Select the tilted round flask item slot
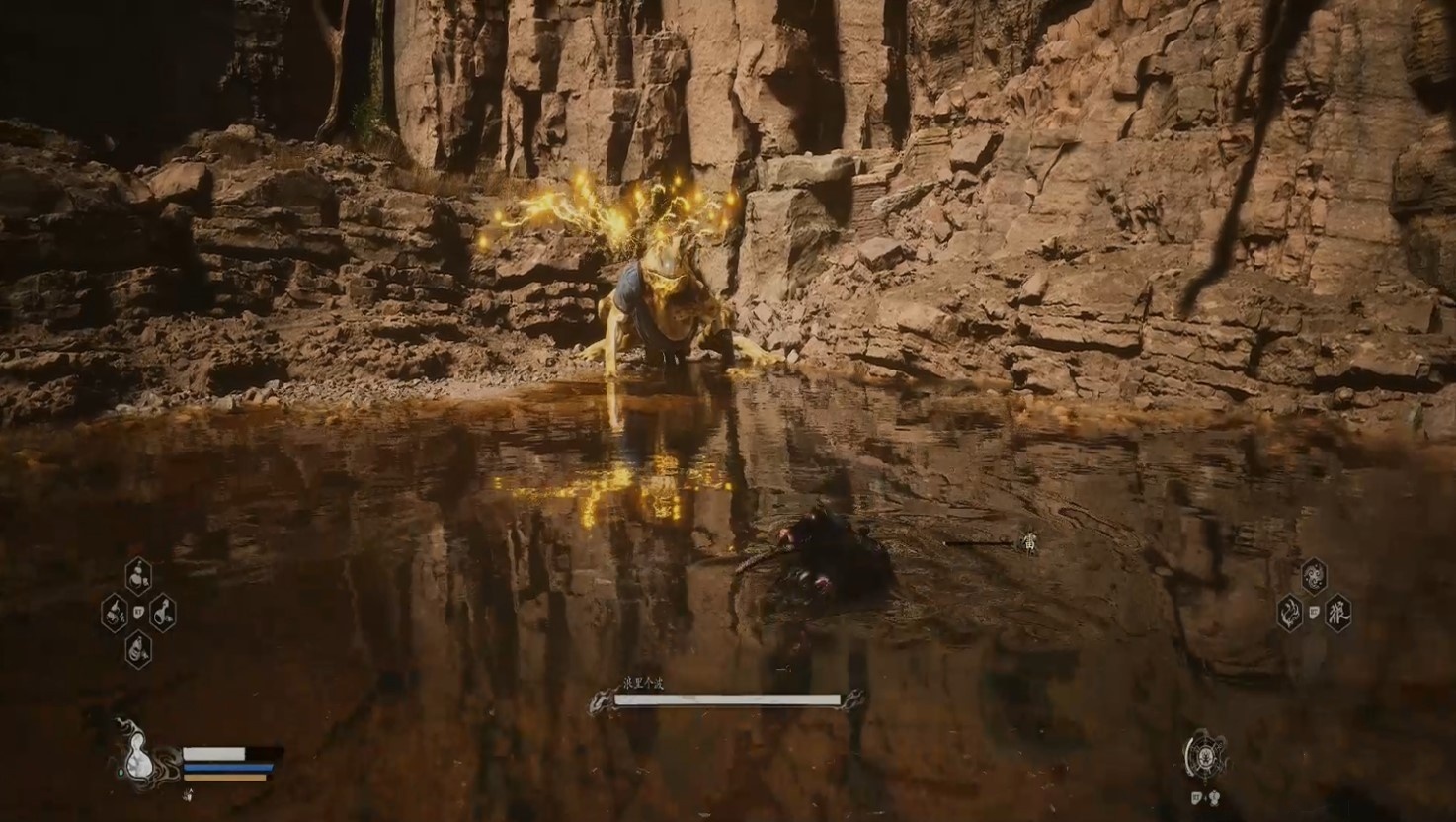This screenshot has height=822, width=1456. point(162,614)
